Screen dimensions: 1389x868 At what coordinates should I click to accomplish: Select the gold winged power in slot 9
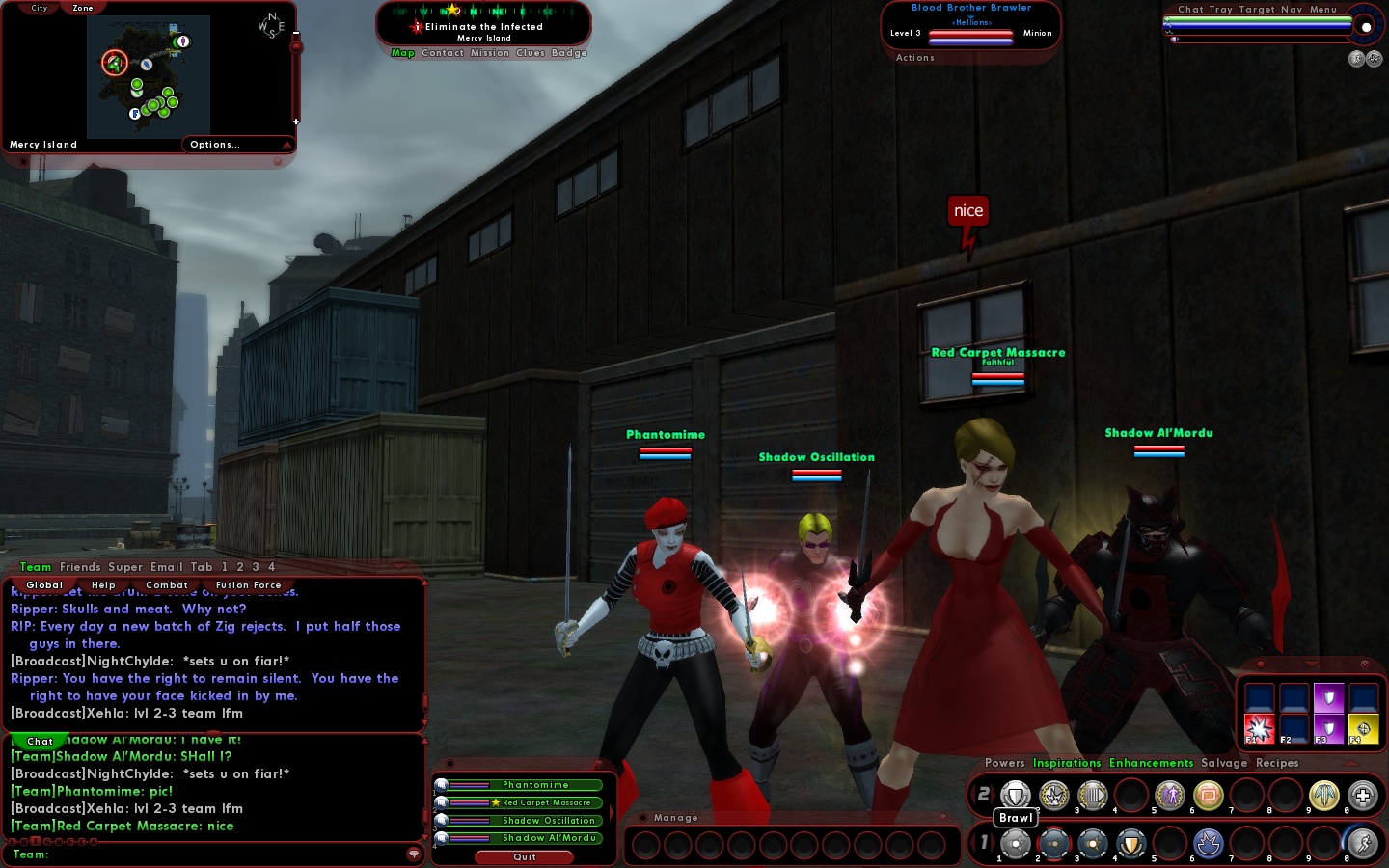point(1324,797)
